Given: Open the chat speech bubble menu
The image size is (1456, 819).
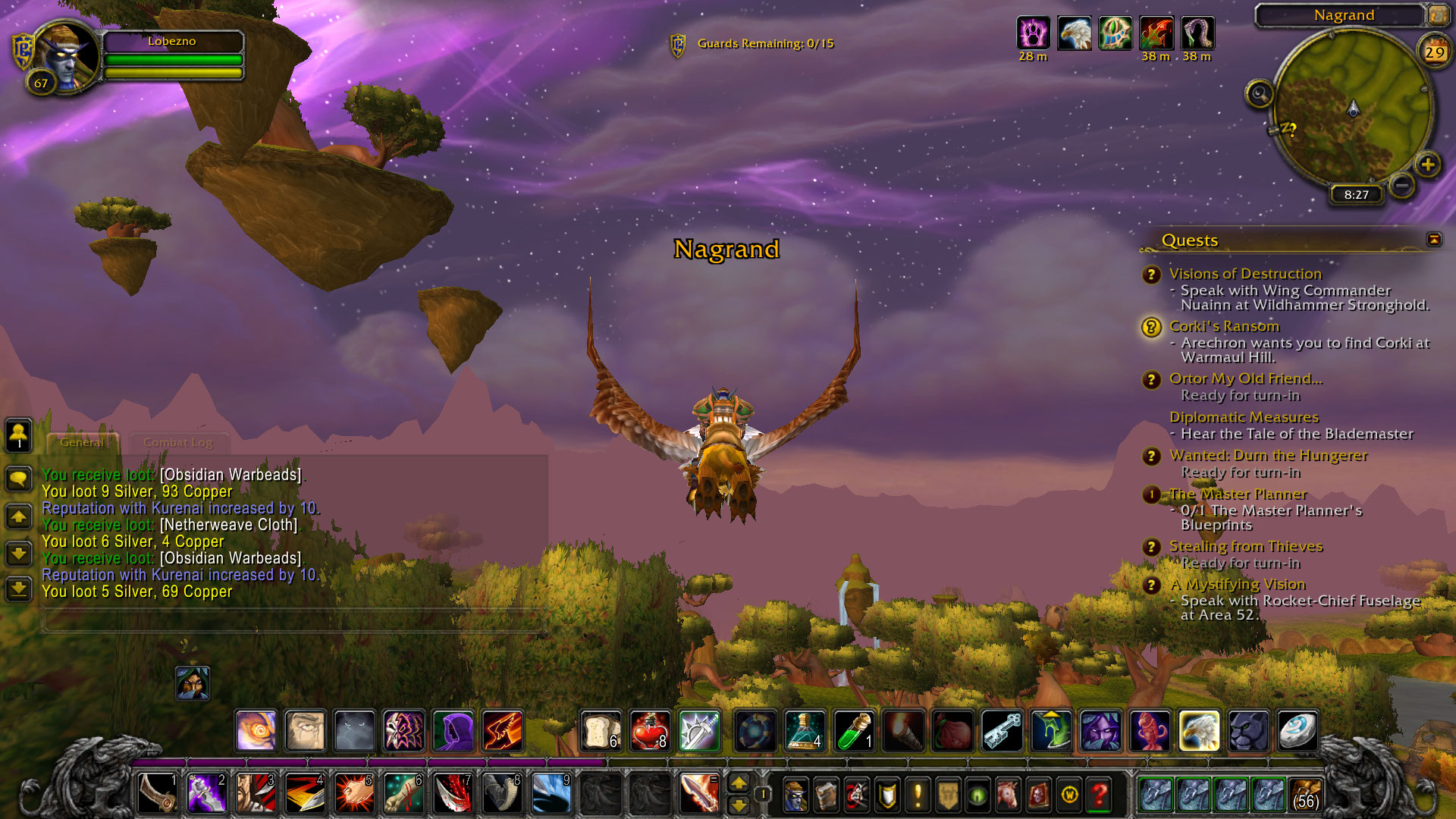Looking at the screenshot, I should [18, 479].
